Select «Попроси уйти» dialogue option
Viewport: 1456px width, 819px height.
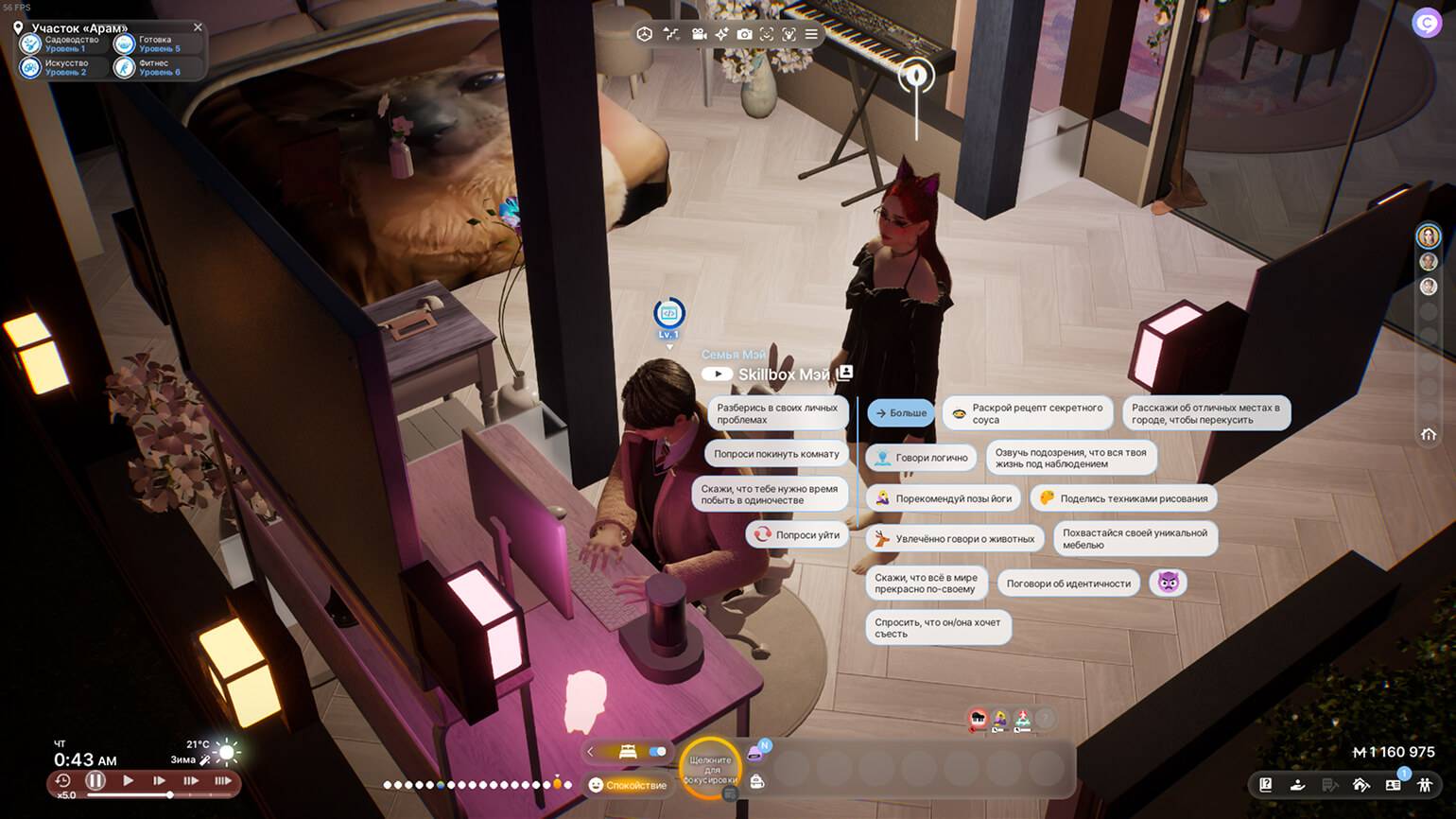[797, 535]
